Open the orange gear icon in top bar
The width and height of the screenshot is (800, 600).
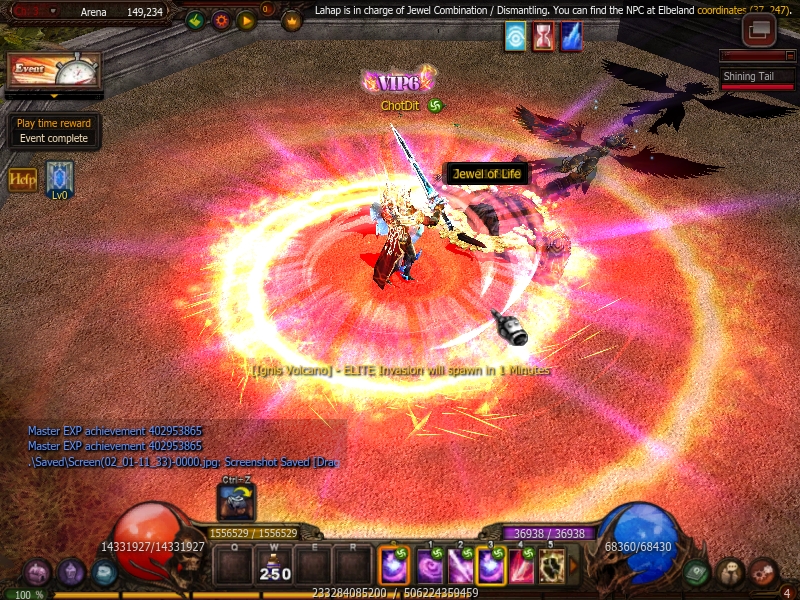pyautogui.click(x=221, y=20)
